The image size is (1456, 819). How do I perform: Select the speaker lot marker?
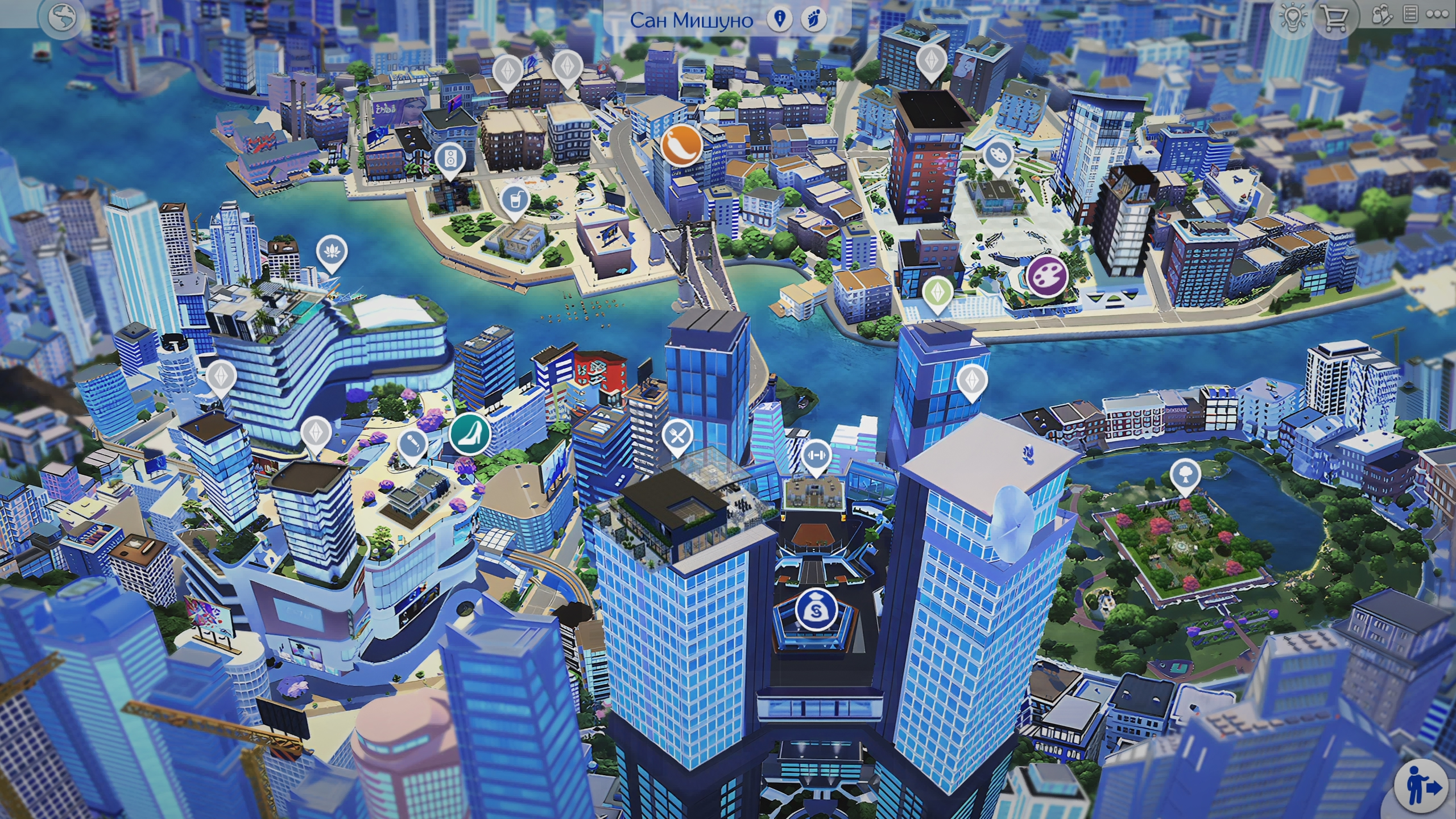[449, 158]
